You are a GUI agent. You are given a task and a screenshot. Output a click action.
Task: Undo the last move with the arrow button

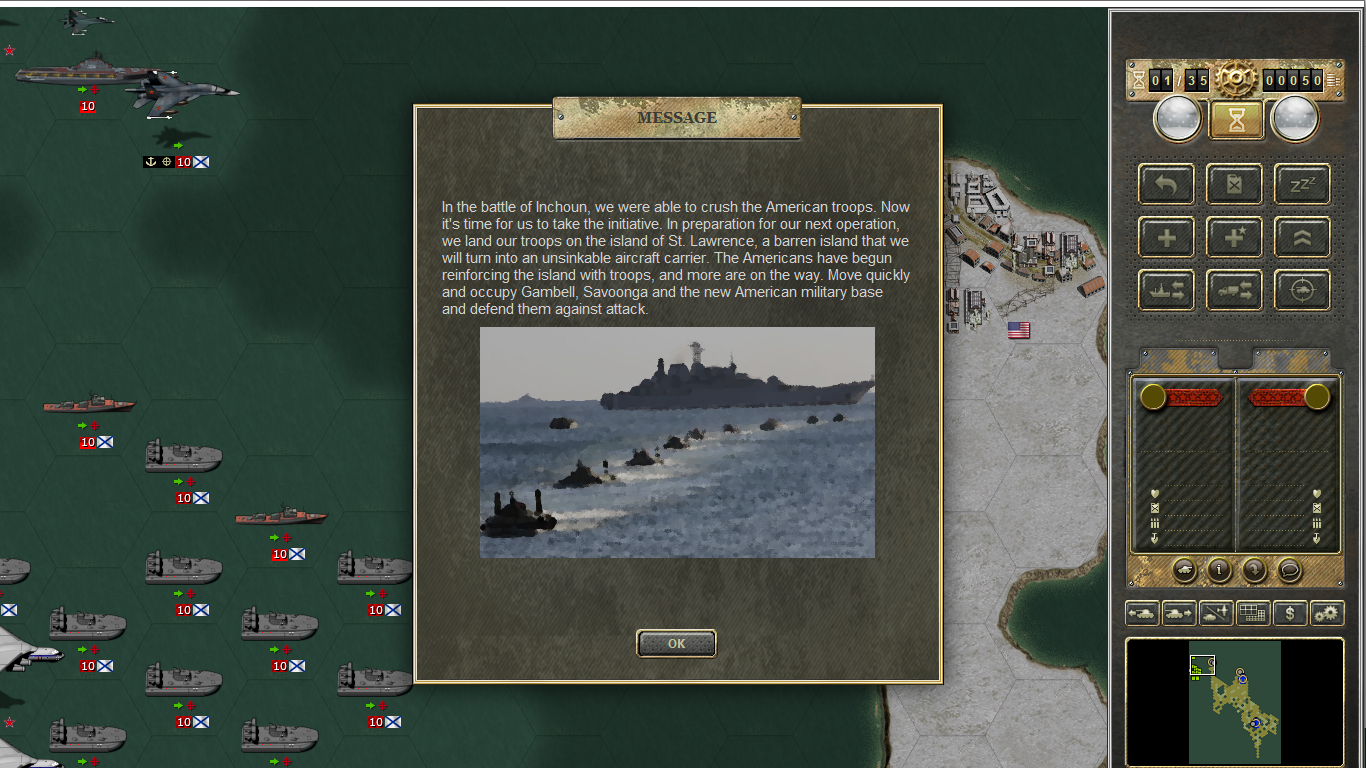pyautogui.click(x=1166, y=184)
